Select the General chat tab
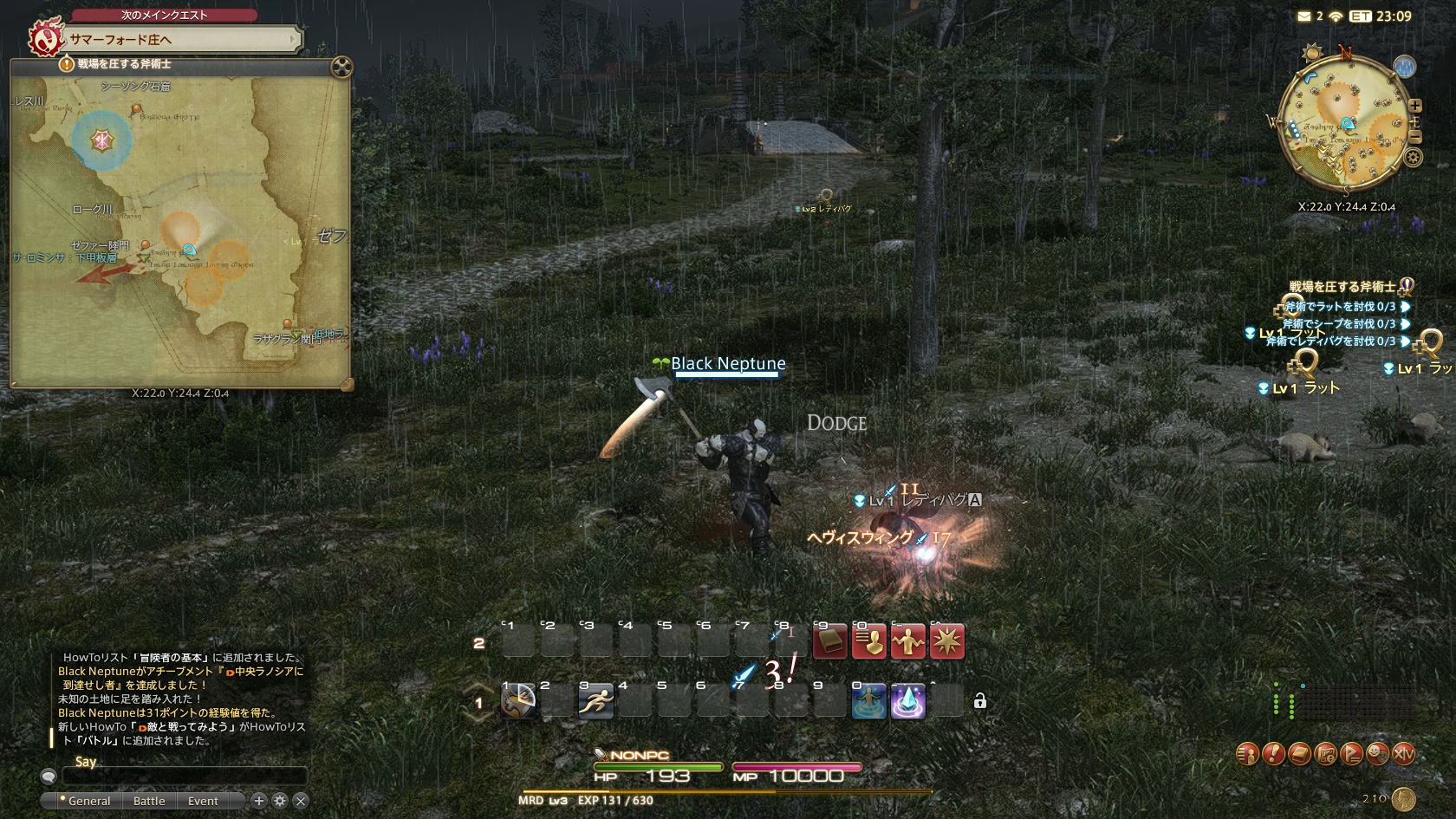 [x=88, y=801]
